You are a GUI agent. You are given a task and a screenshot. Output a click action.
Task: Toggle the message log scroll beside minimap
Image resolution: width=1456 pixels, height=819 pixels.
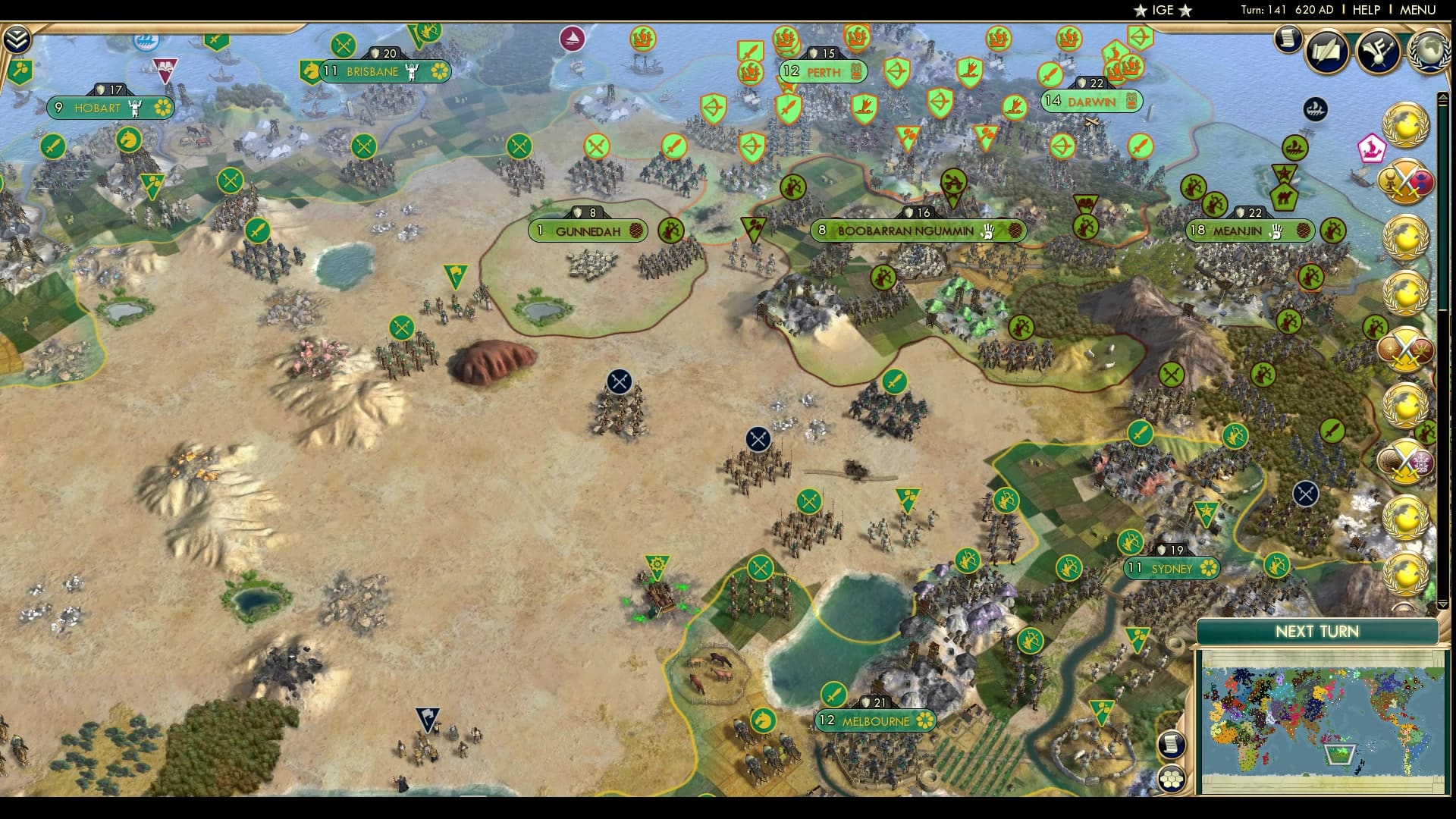point(1172,745)
